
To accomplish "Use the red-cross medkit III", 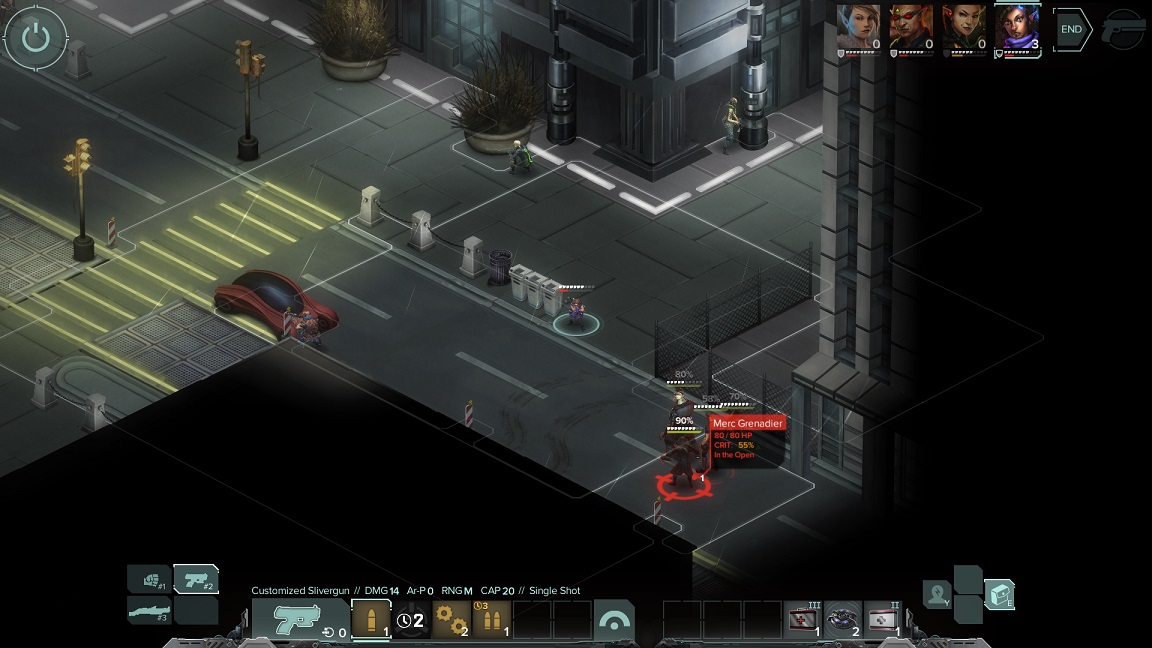I will (x=803, y=619).
